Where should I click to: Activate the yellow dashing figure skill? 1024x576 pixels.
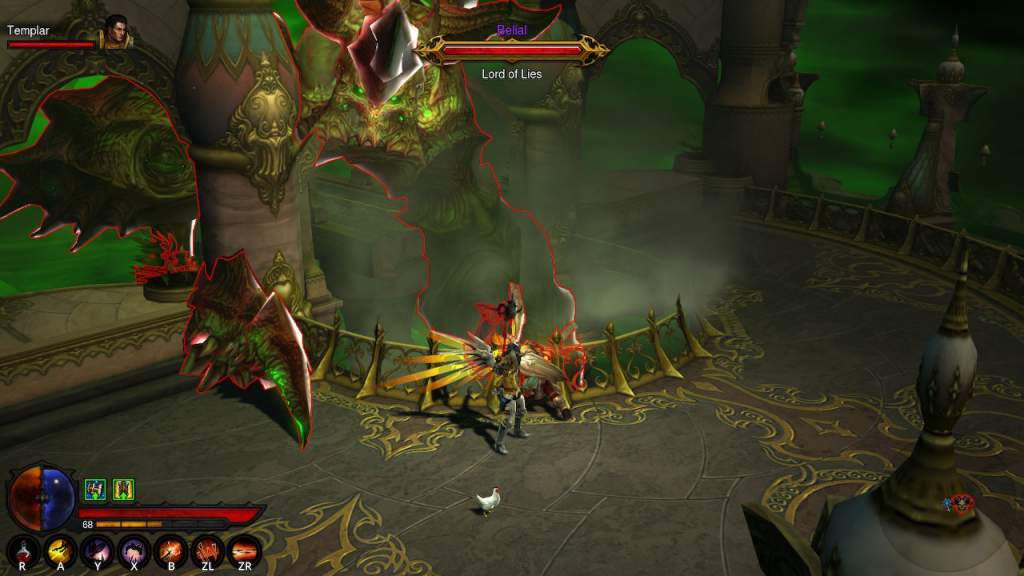point(61,549)
